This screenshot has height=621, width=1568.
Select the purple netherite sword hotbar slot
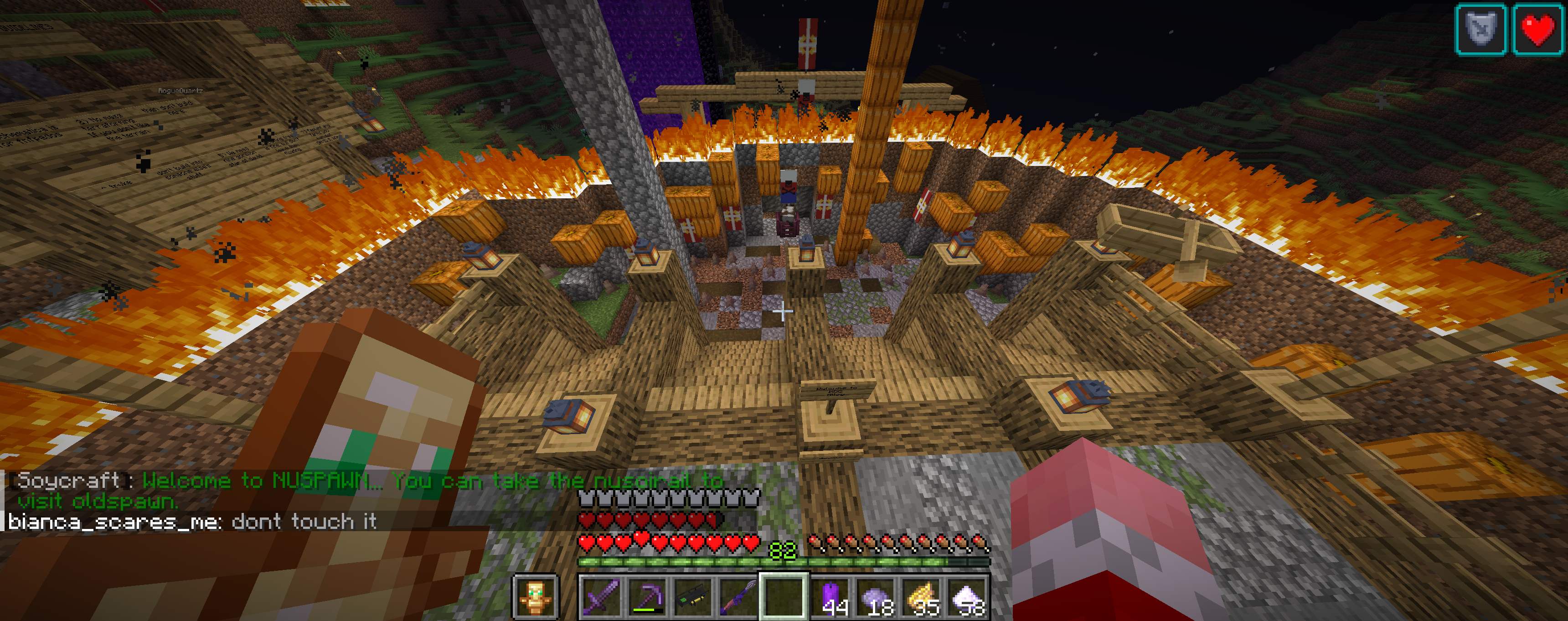pyautogui.click(x=601, y=597)
